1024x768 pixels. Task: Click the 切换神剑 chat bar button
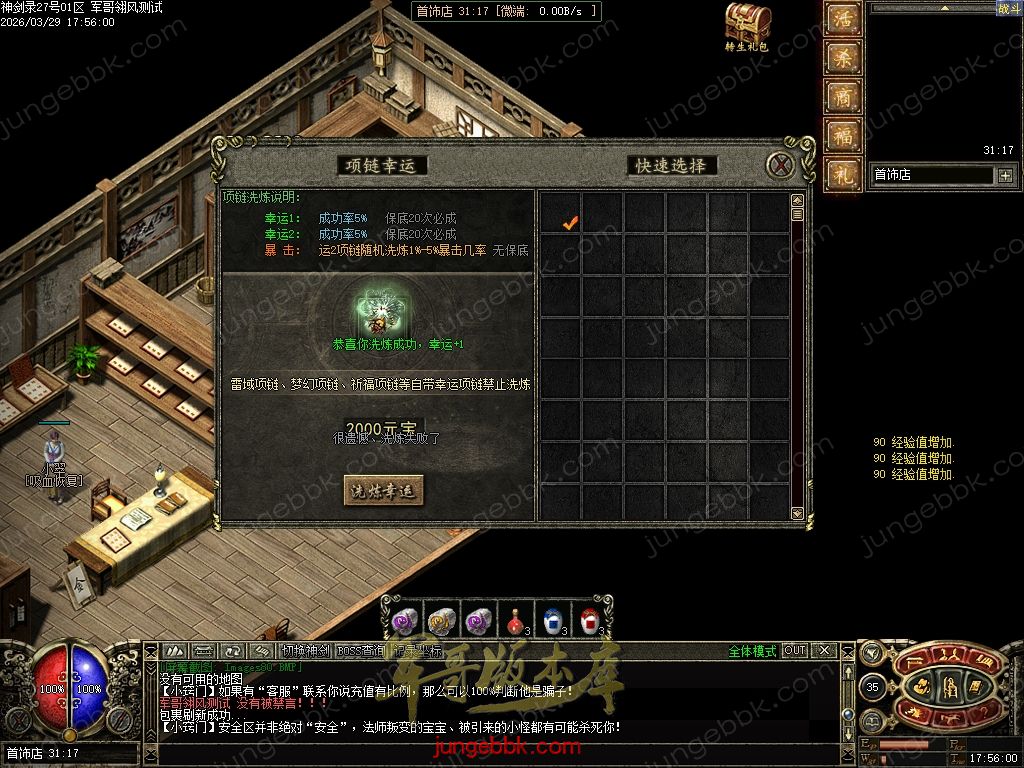[305, 651]
